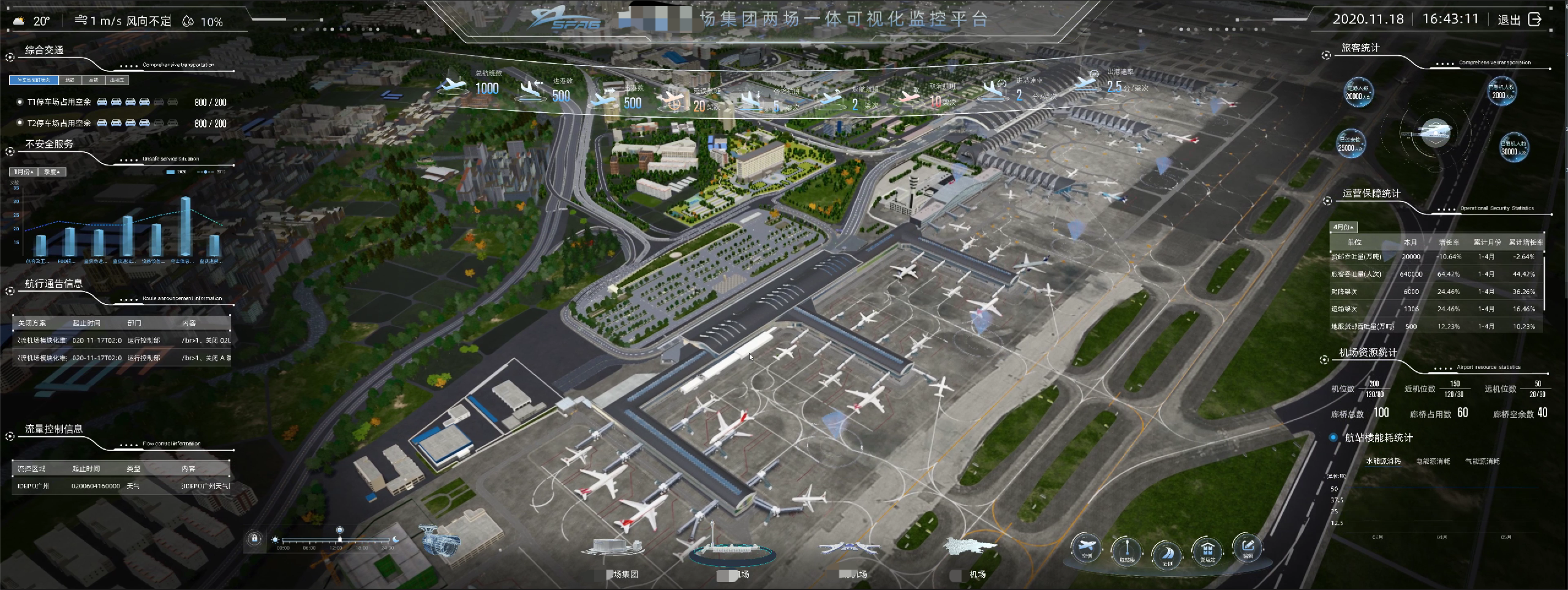Open the 陆侧 landside view button
Image resolution: width=1568 pixels, height=590 pixels.
(x=1167, y=552)
